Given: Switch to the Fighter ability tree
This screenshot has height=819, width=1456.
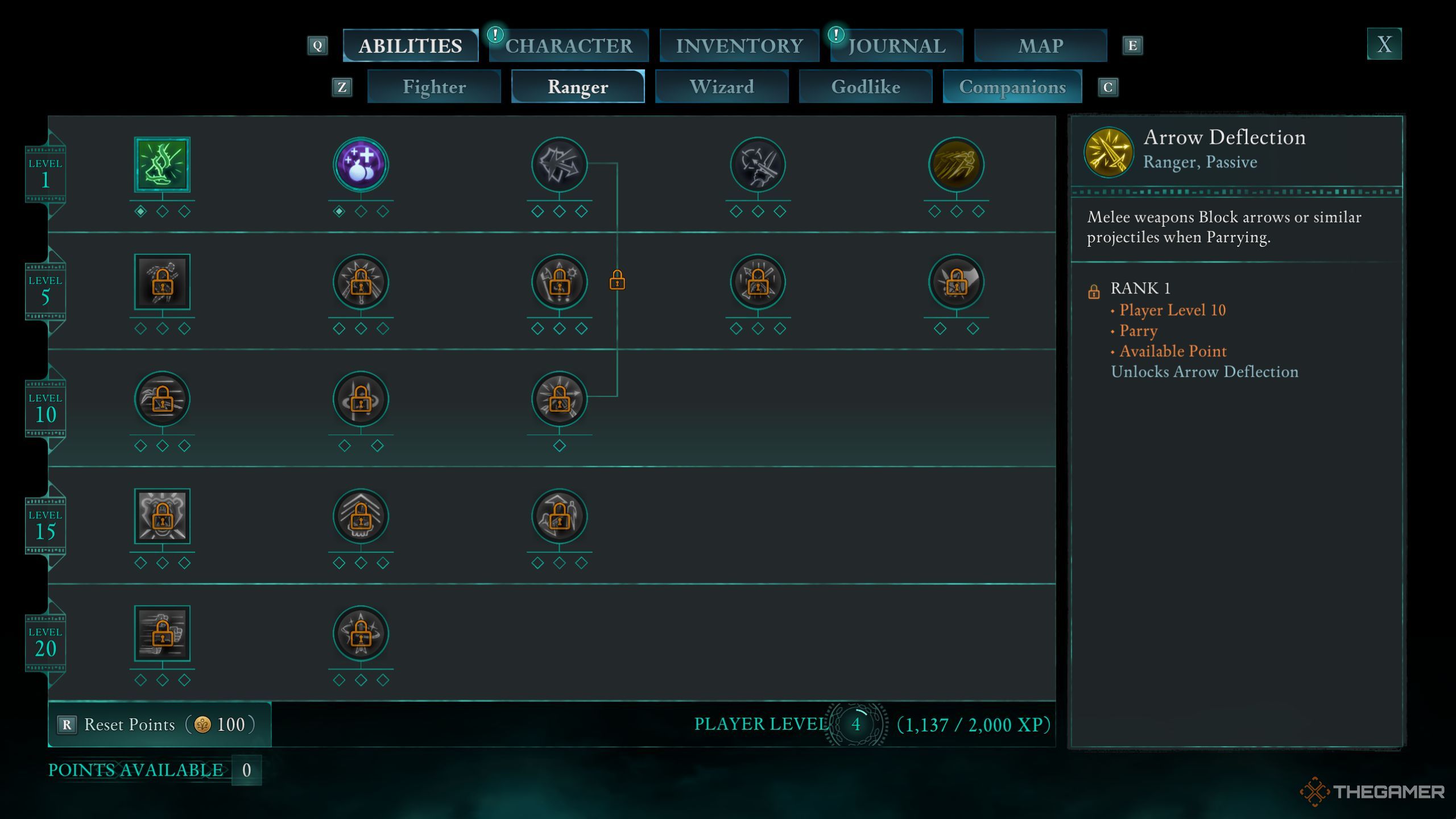Looking at the screenshot, I should pos(434,87).
